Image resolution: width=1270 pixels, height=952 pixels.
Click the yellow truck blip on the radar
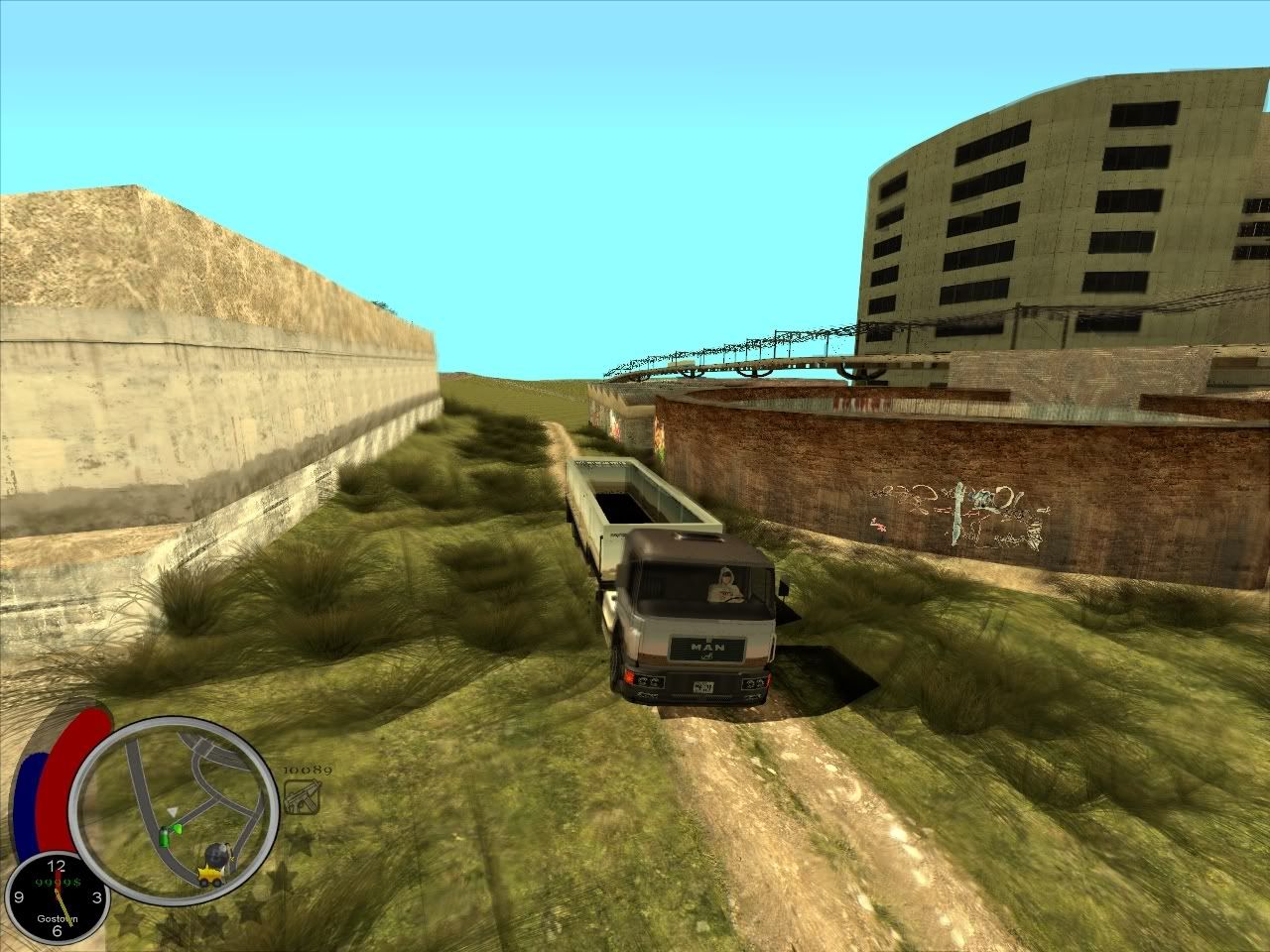(210, 876)
